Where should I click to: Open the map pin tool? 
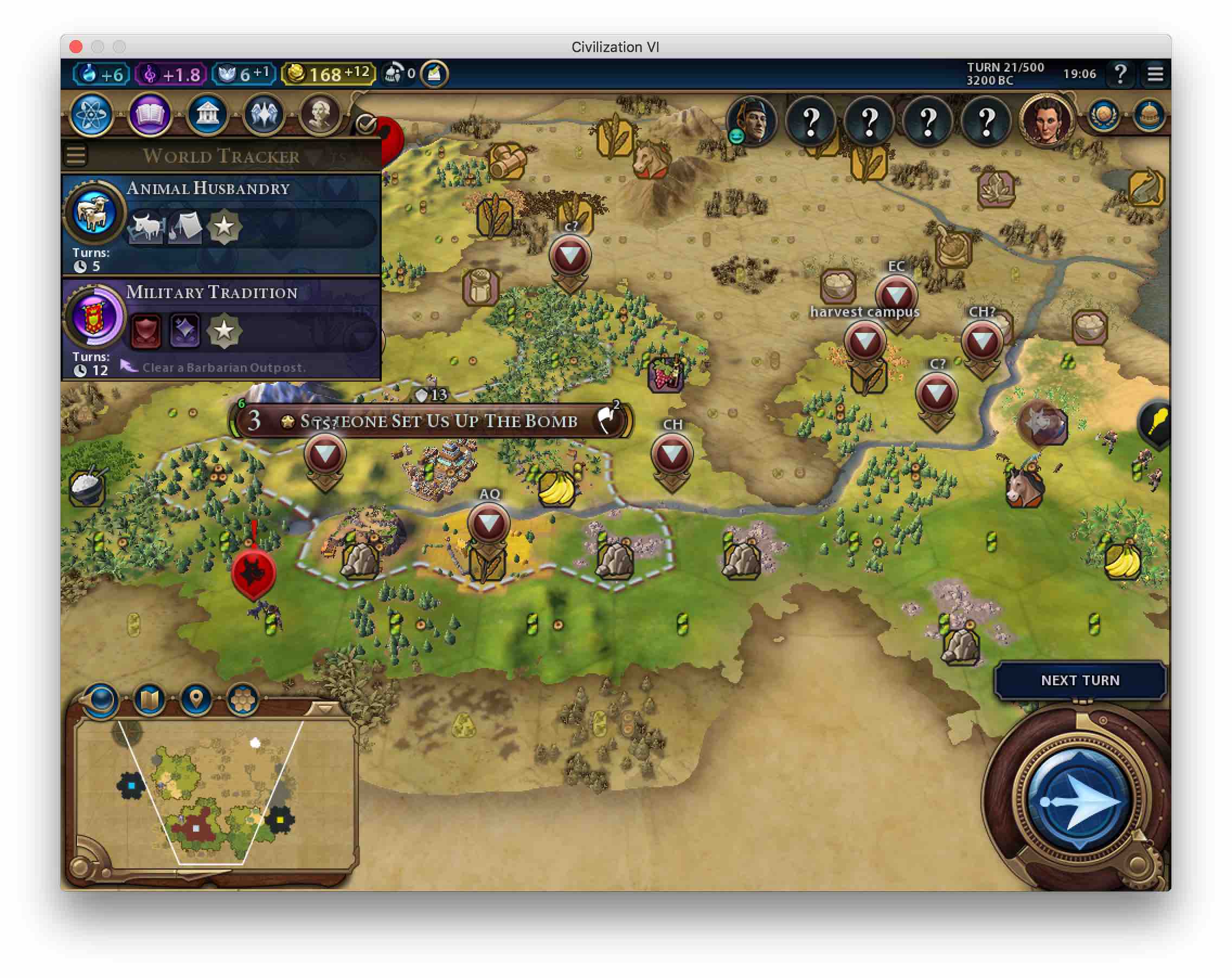[196, 699]
